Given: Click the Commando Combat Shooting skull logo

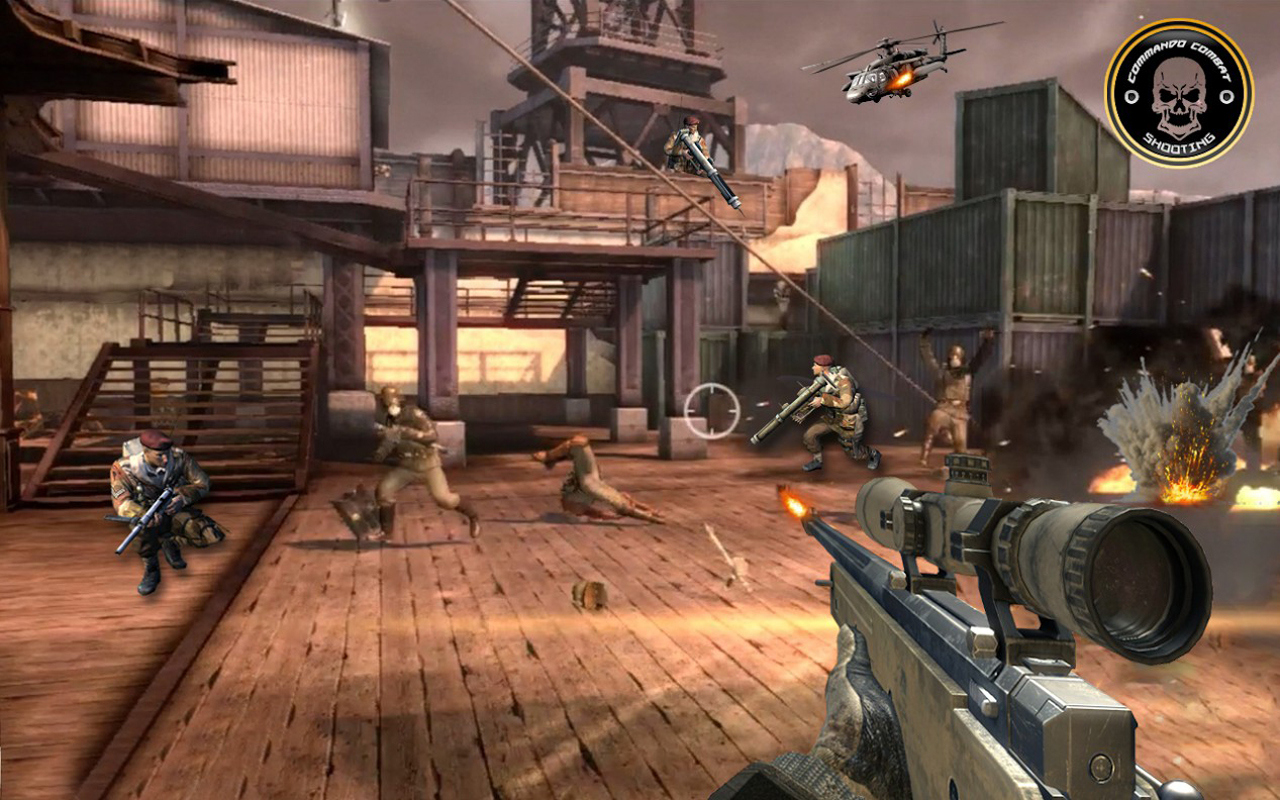Looking at the screenshot, I should coord(1179,93).
